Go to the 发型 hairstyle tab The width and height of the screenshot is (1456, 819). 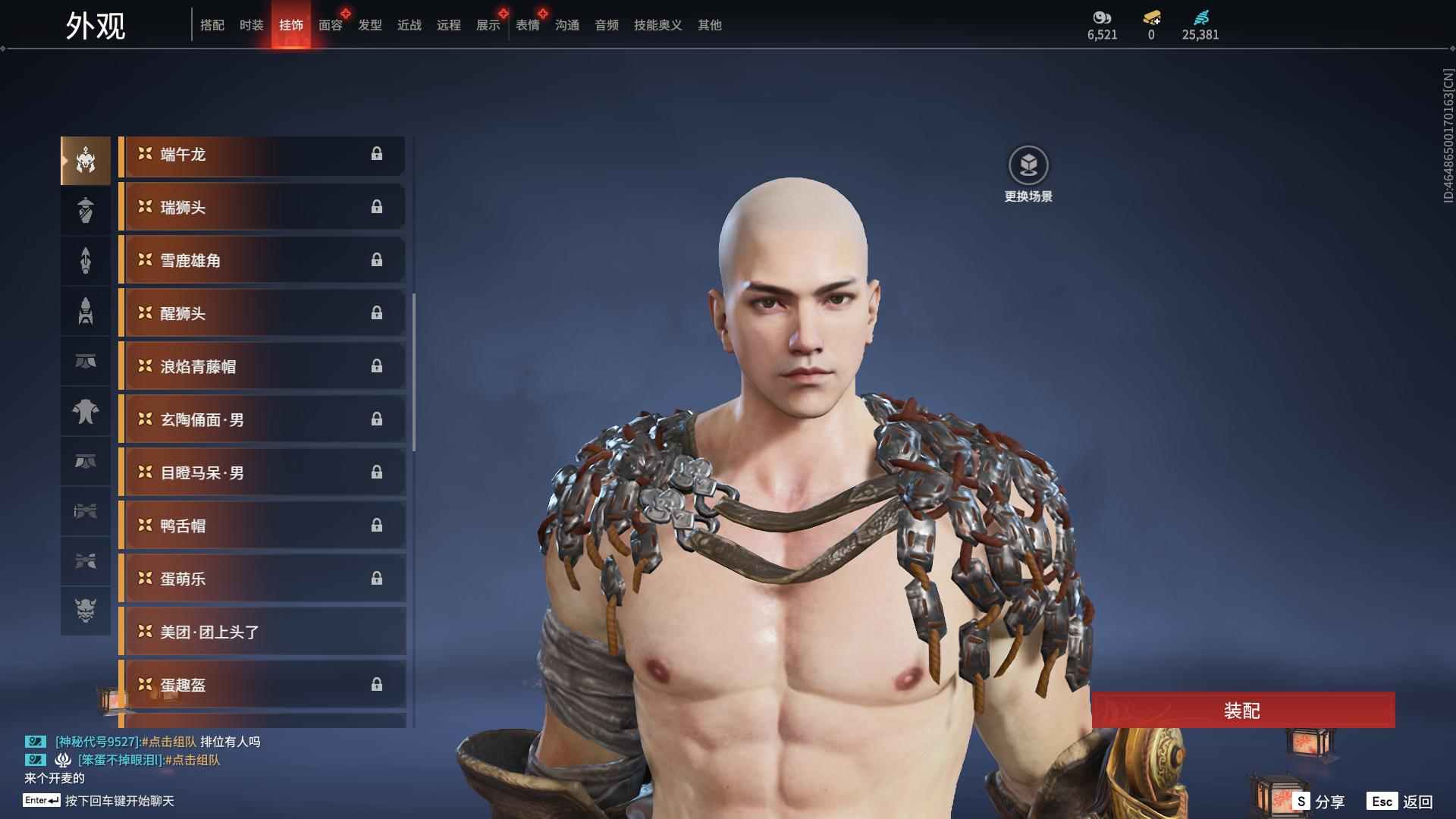(x=370, y=25)
